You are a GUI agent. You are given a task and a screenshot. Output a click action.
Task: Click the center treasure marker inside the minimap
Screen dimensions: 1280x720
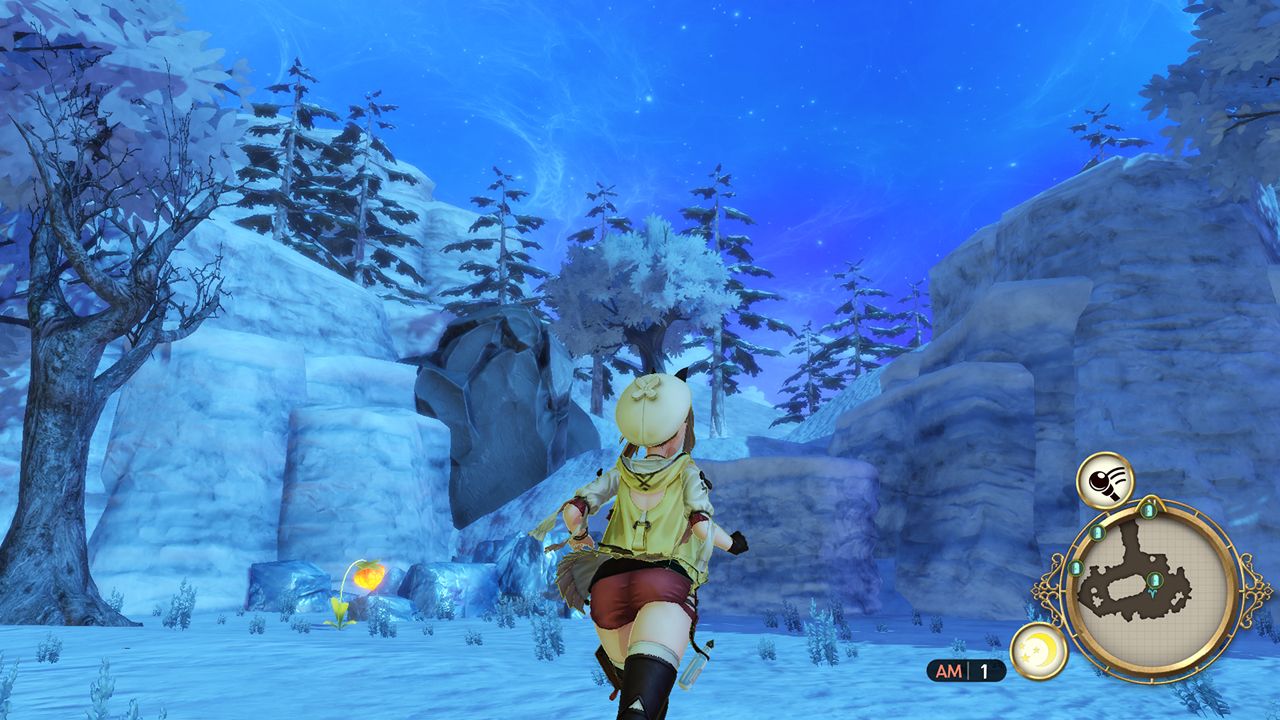(x=1155, y=579)
